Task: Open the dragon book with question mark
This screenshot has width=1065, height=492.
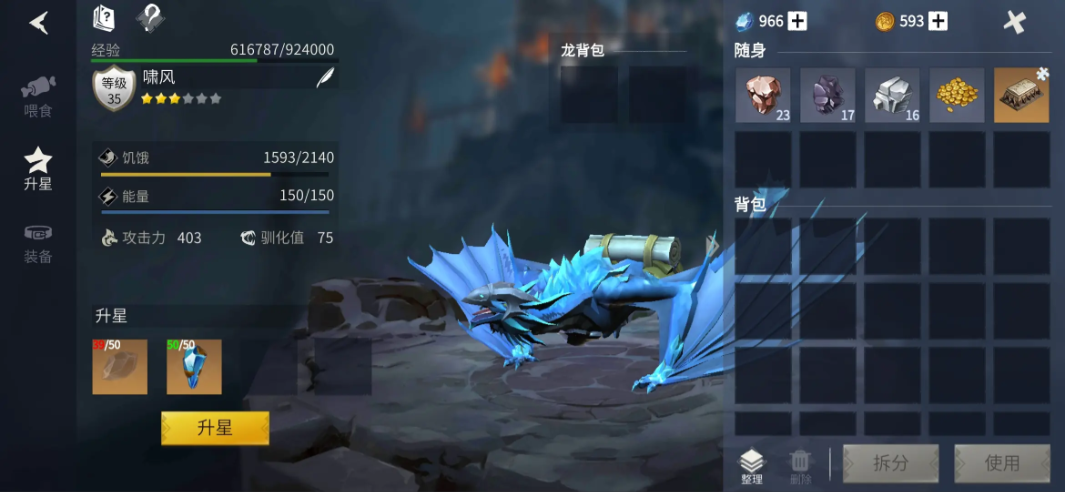Action: point(104,17)
